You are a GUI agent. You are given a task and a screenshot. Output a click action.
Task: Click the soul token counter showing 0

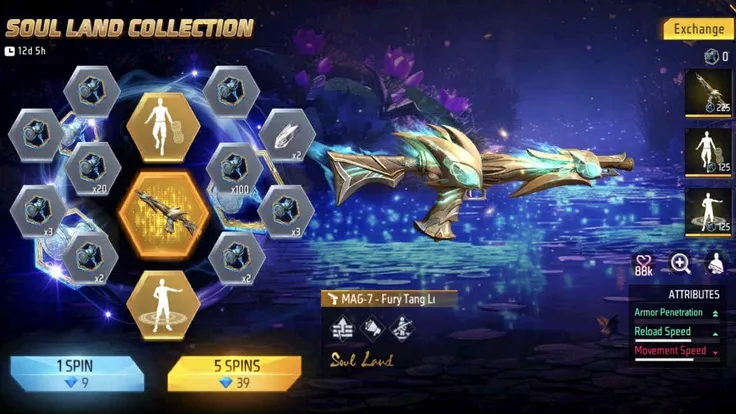tap(714, 57)
